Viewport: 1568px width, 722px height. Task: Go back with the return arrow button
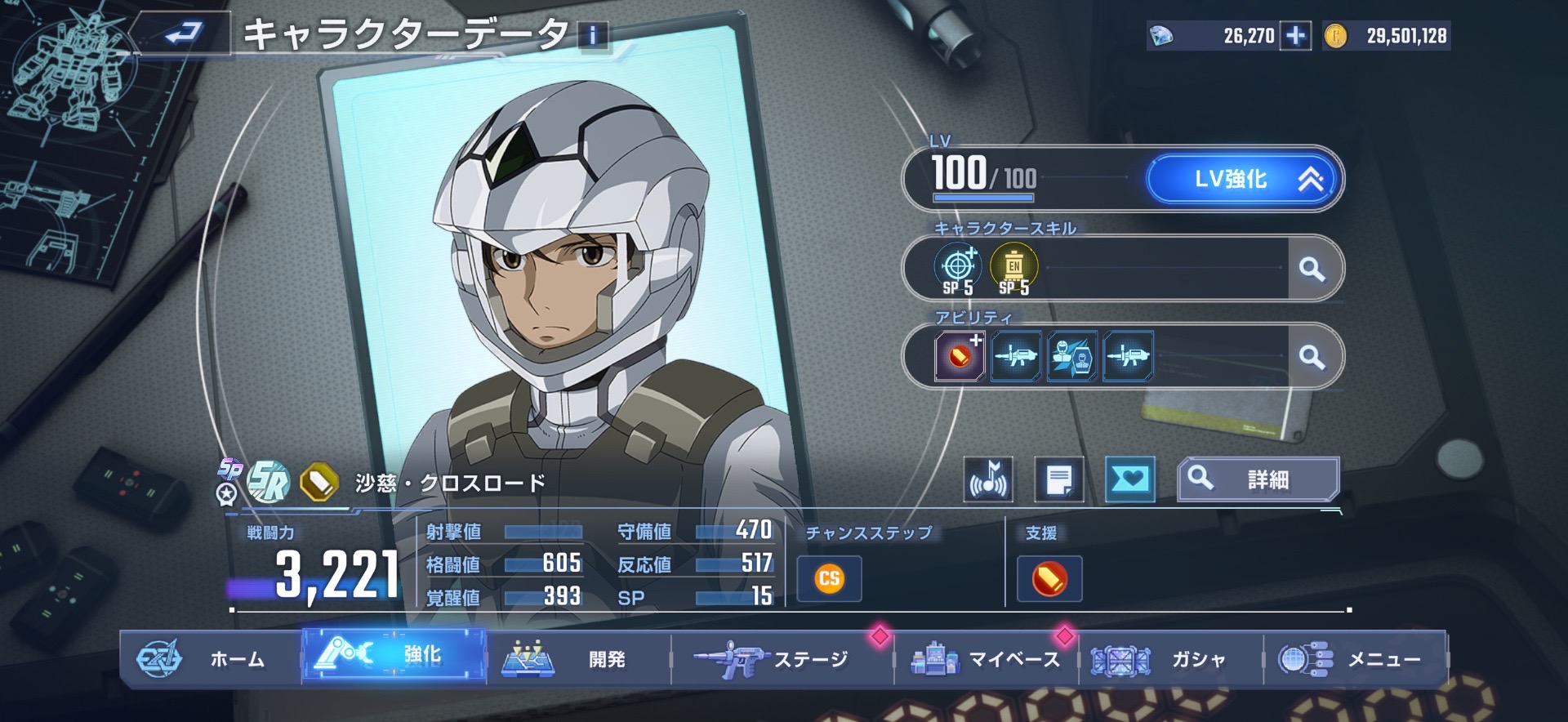tap(183, 33)
